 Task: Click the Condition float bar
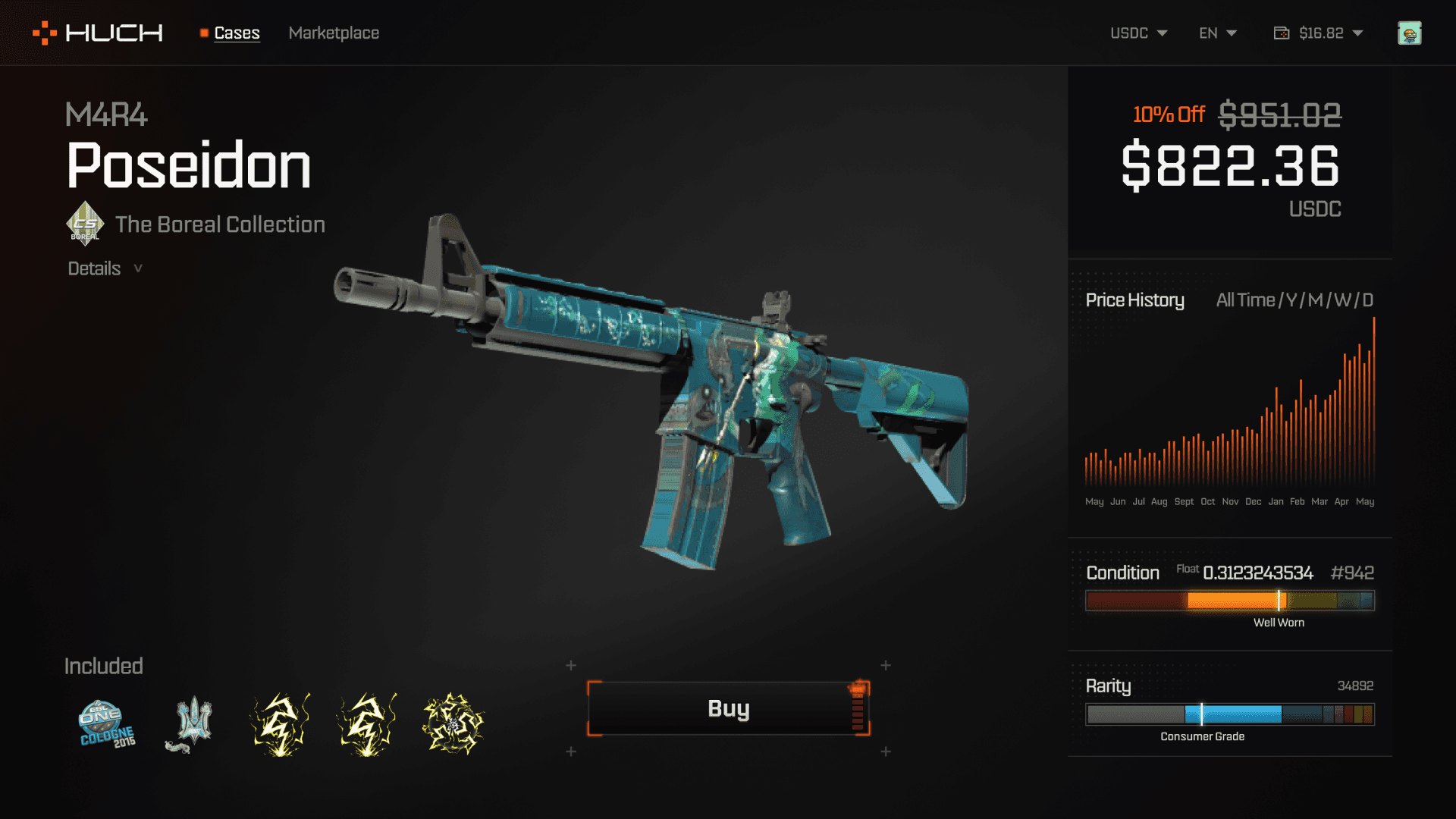tap(1229, 601)
